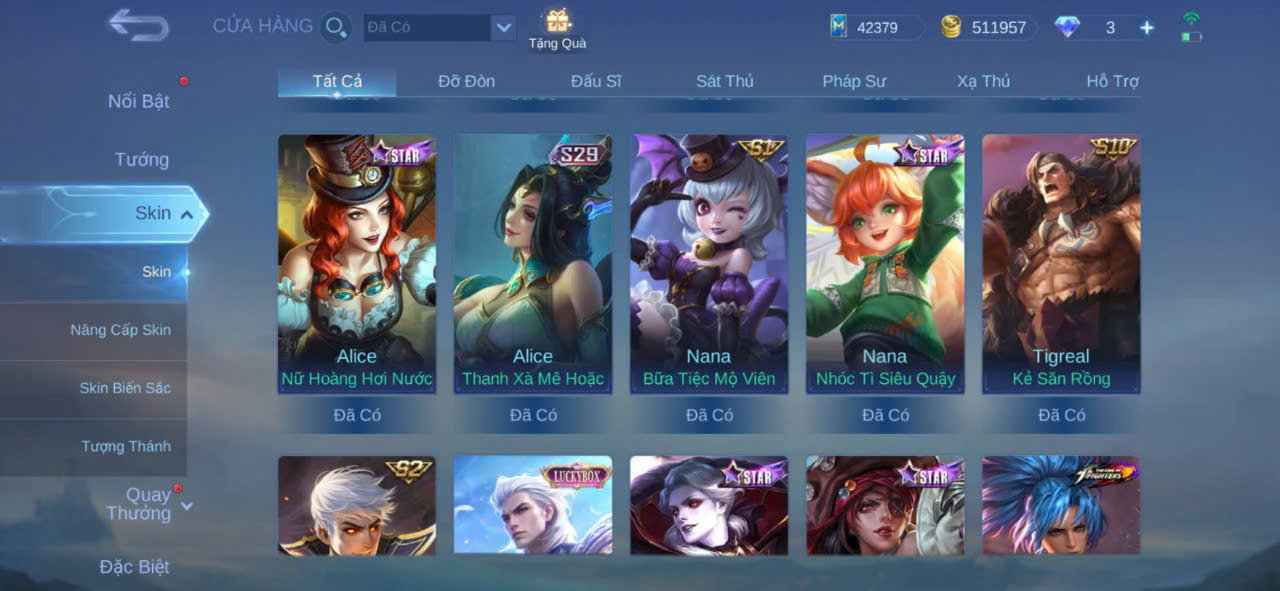Open the Nổi Bật menu section

(139, 101)
